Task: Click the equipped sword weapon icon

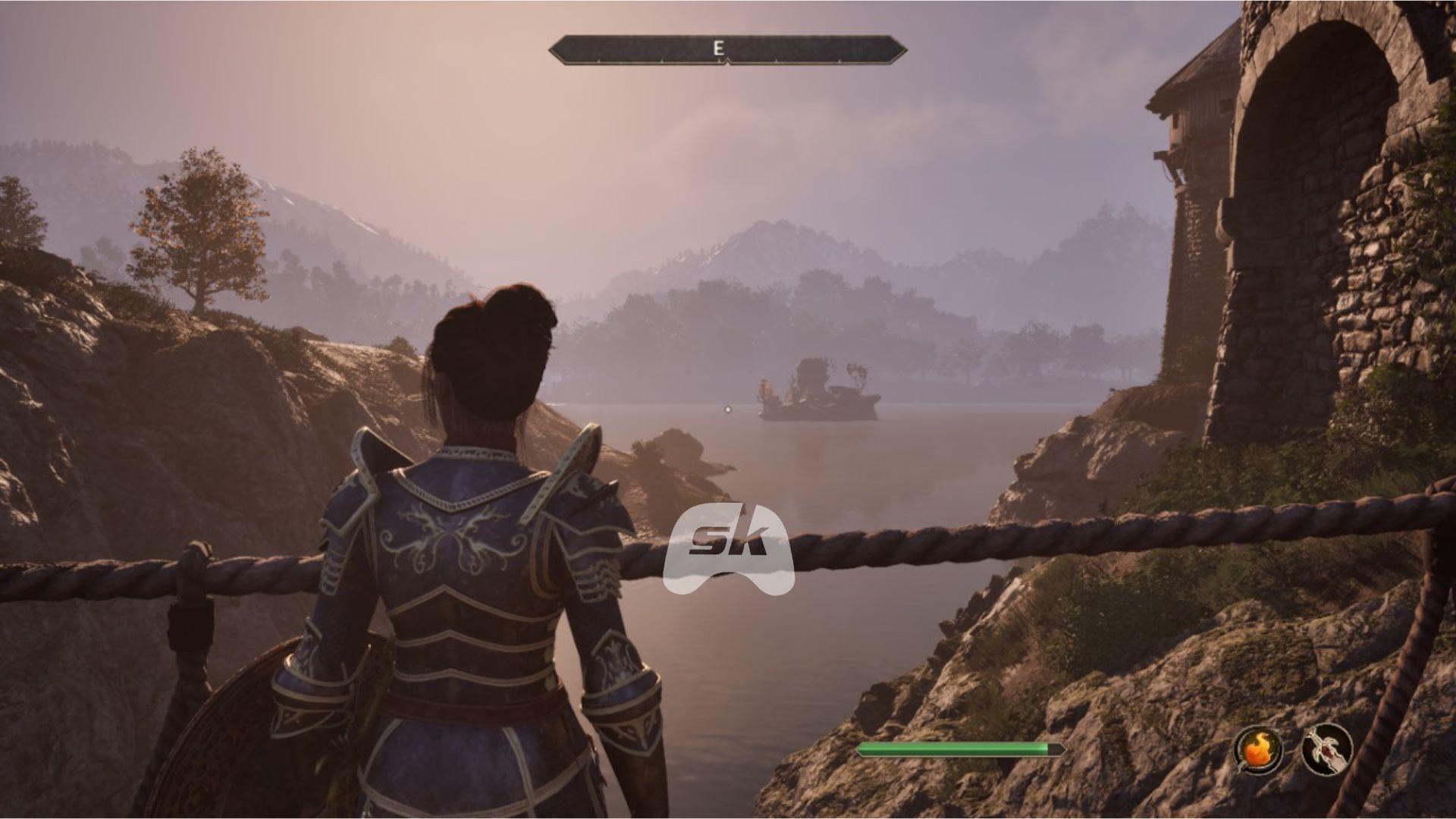Action: pyautogui.click(x=1327, y=749)
